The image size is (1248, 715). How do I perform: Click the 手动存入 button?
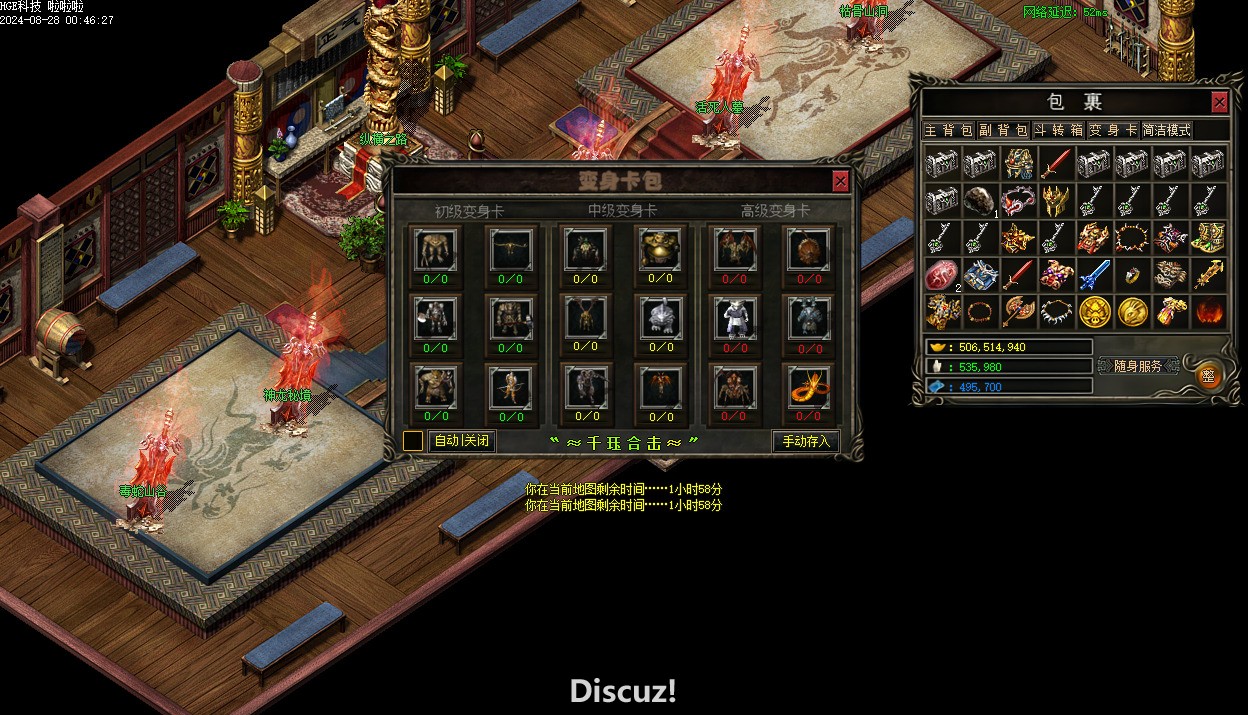pos(805,441)
